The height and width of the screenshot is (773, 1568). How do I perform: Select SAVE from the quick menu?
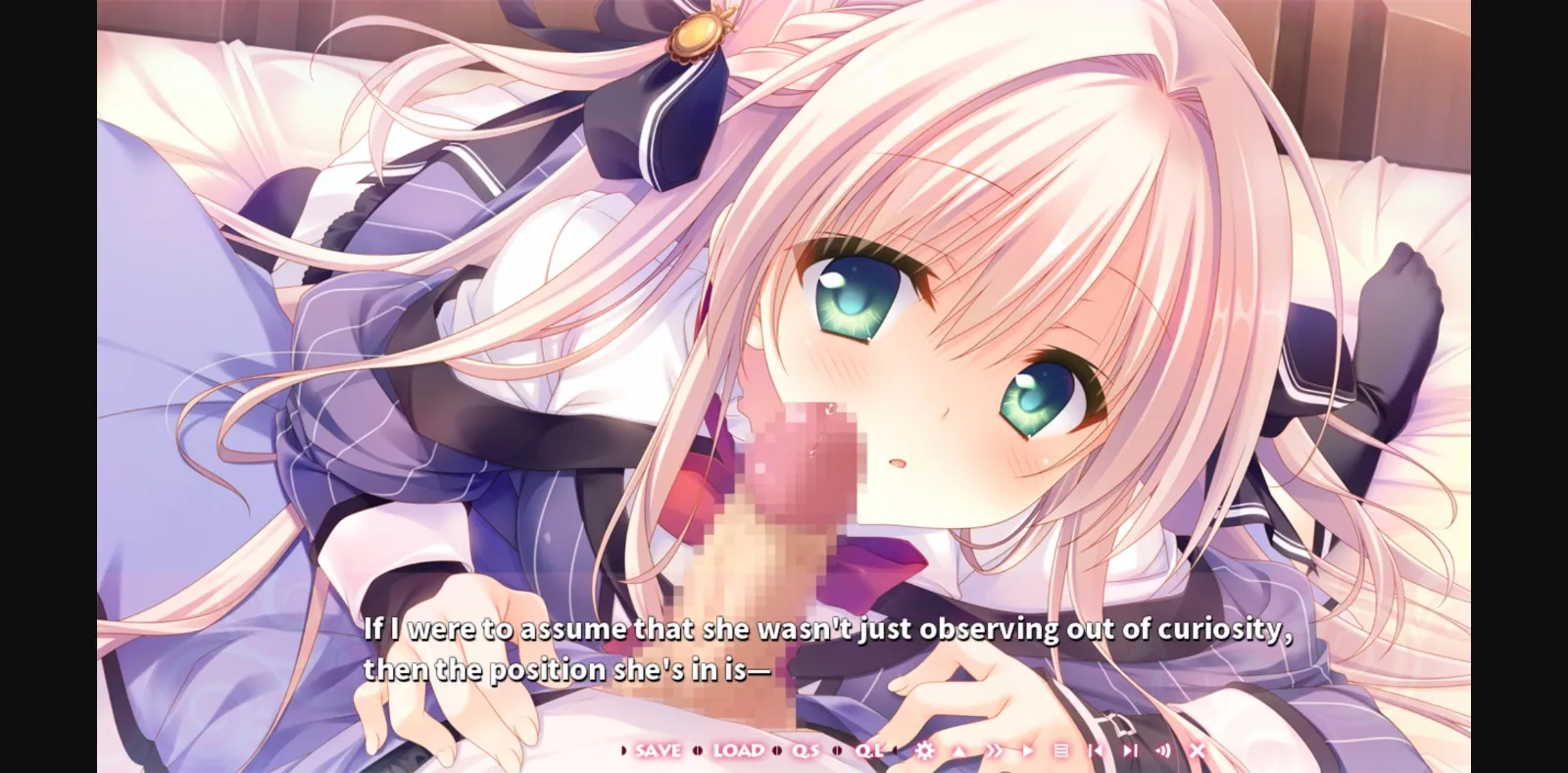click(x=659, y=749)
